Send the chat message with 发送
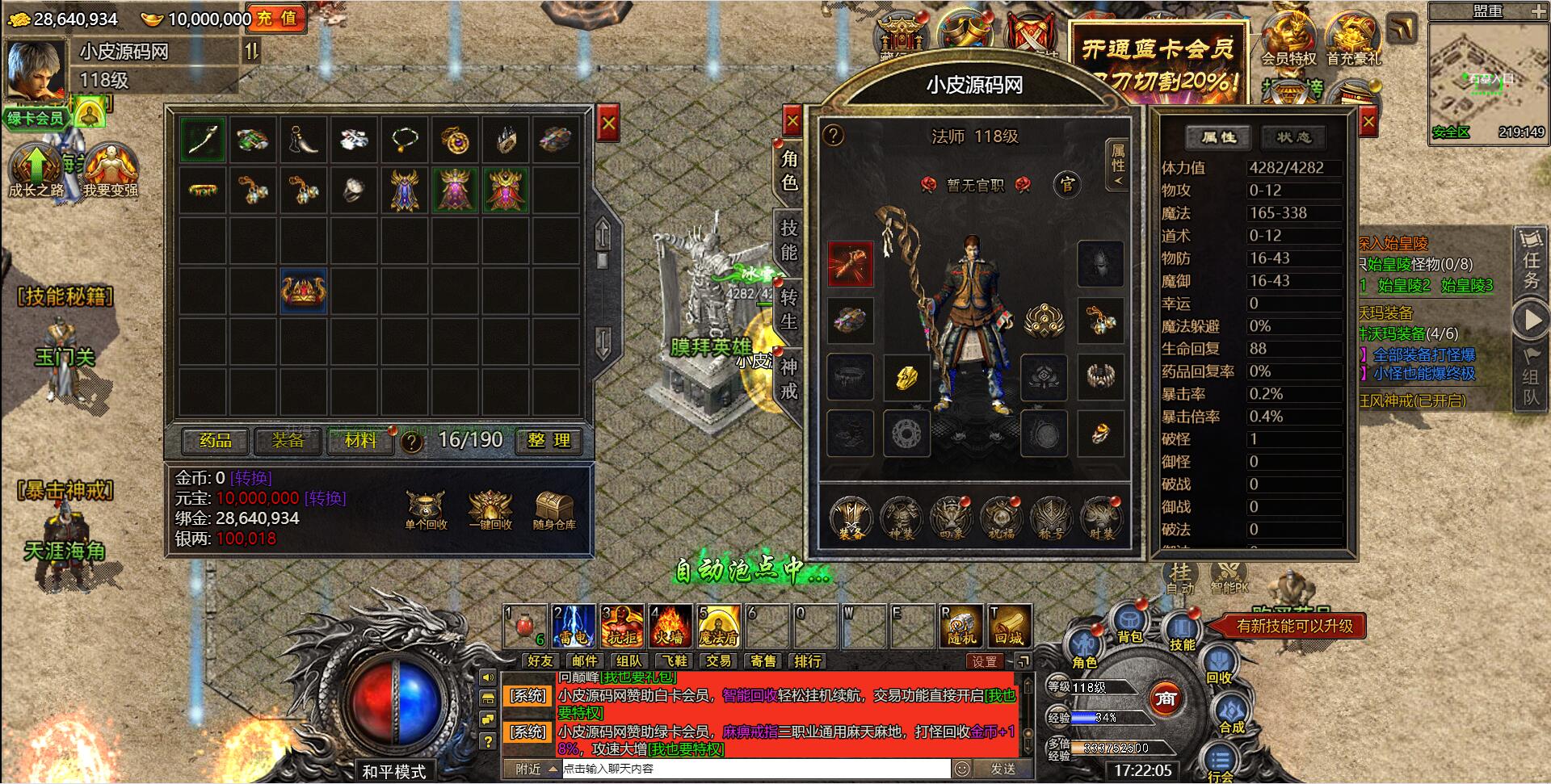The height and width of the screenshot is (784, 1551). tap(1002, 769)
